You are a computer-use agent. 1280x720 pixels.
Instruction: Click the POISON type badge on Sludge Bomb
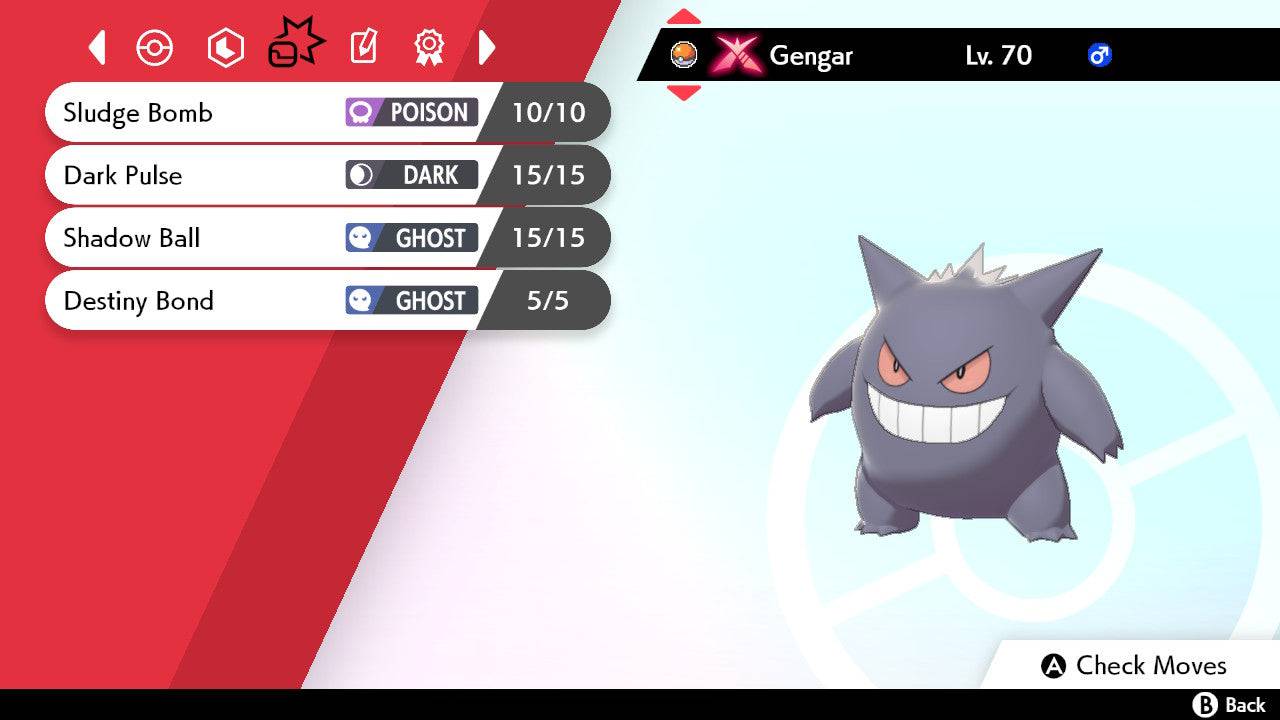[410, 113]
